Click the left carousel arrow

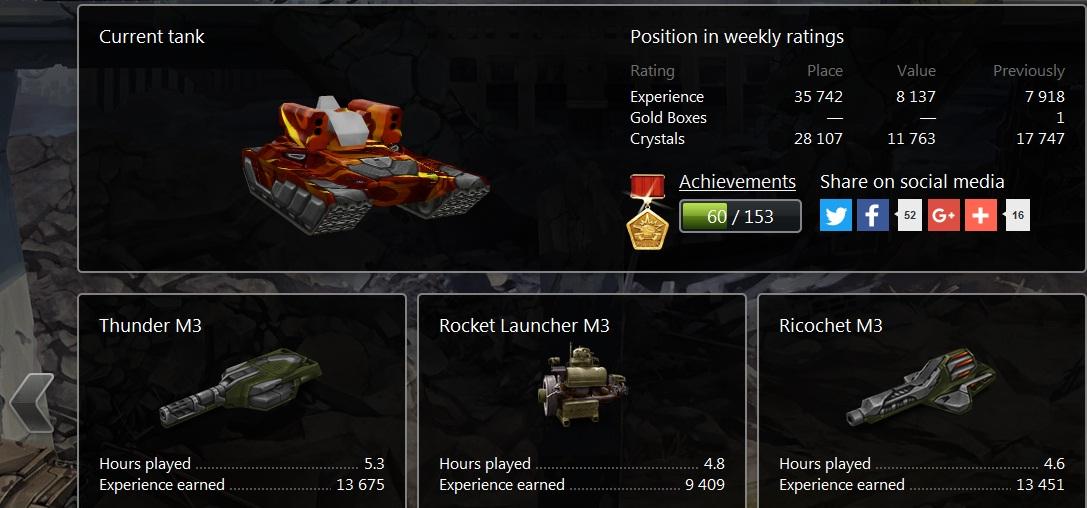[32, 402]
